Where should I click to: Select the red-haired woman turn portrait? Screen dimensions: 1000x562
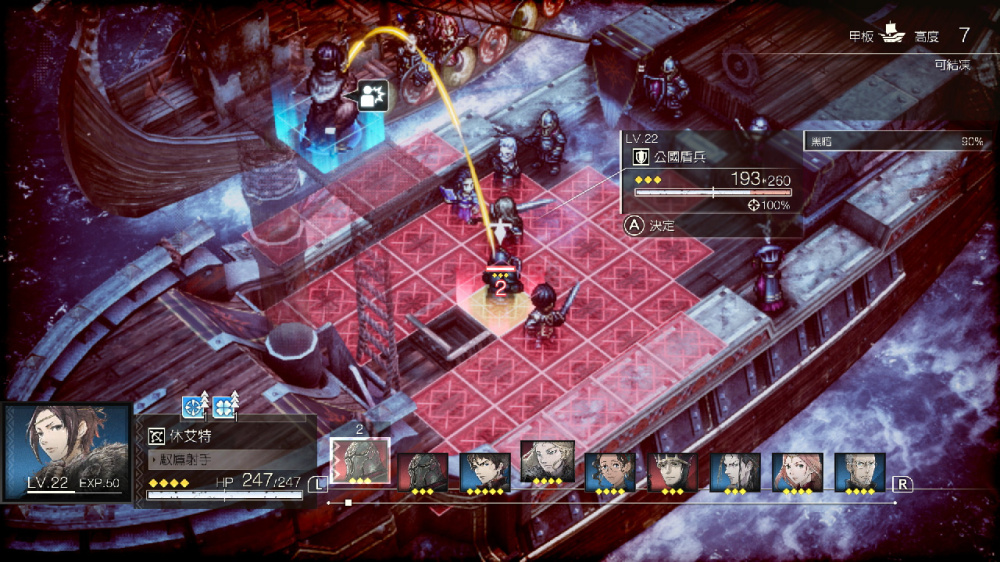coord(797,471)
